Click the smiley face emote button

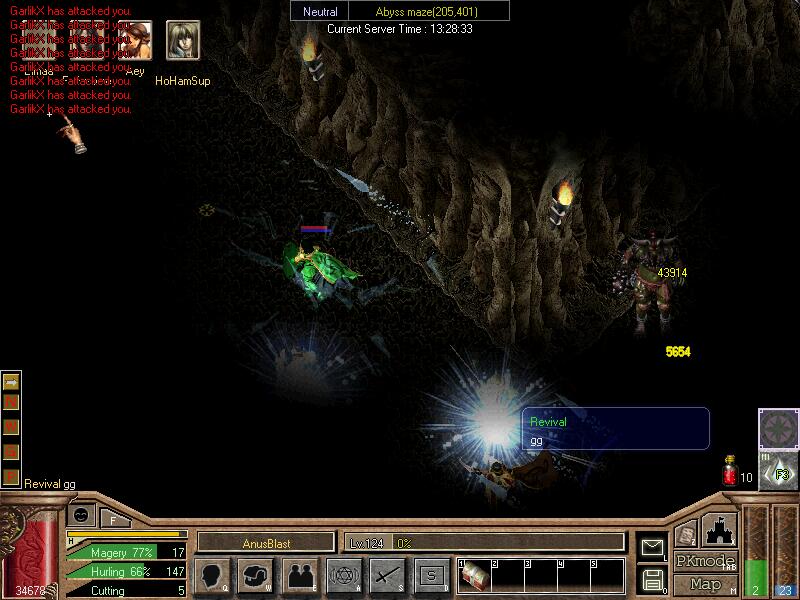click(81, 516)
